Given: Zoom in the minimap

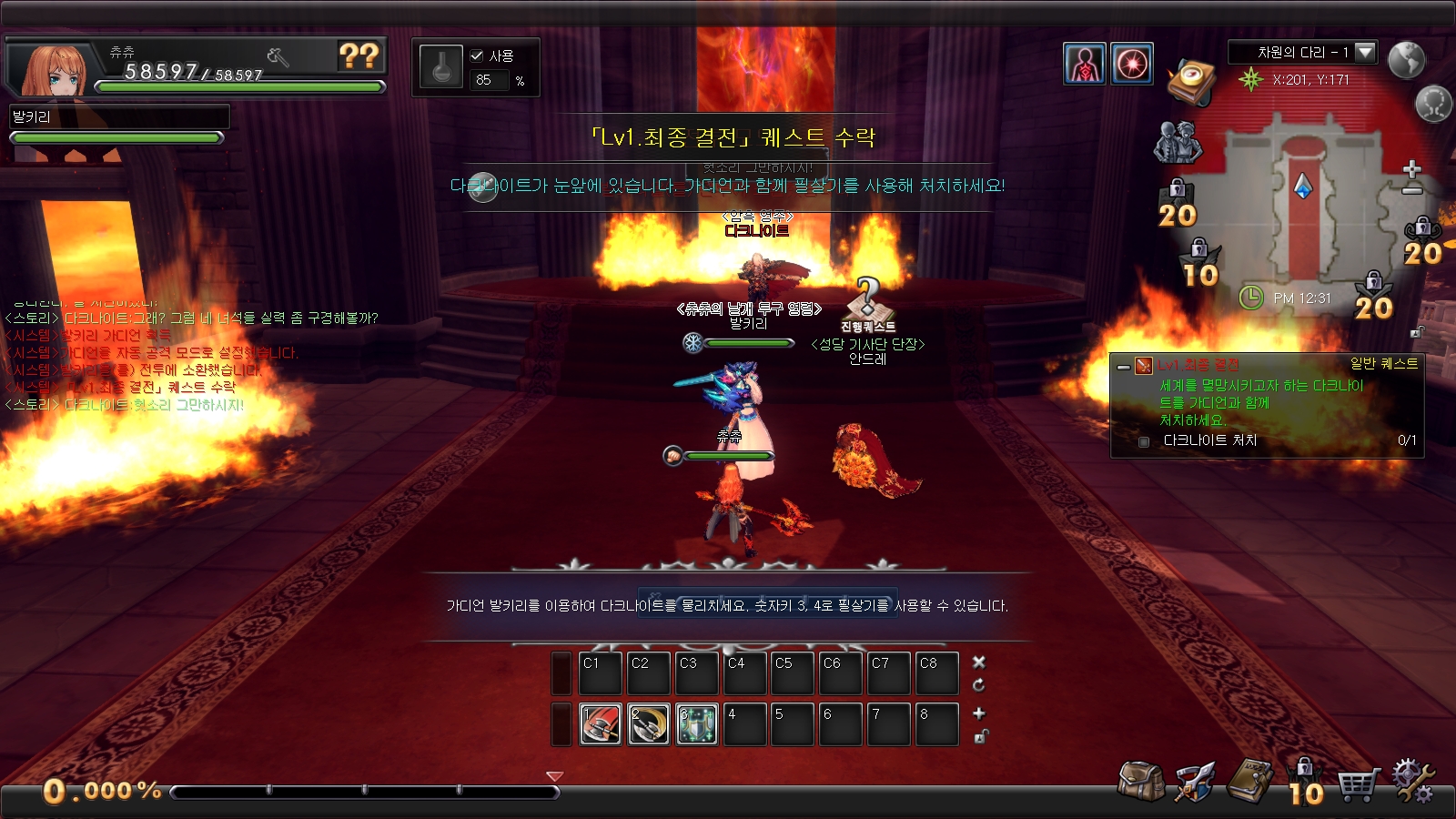Looking at the screenshot, I should click(x=1412, y=169).
